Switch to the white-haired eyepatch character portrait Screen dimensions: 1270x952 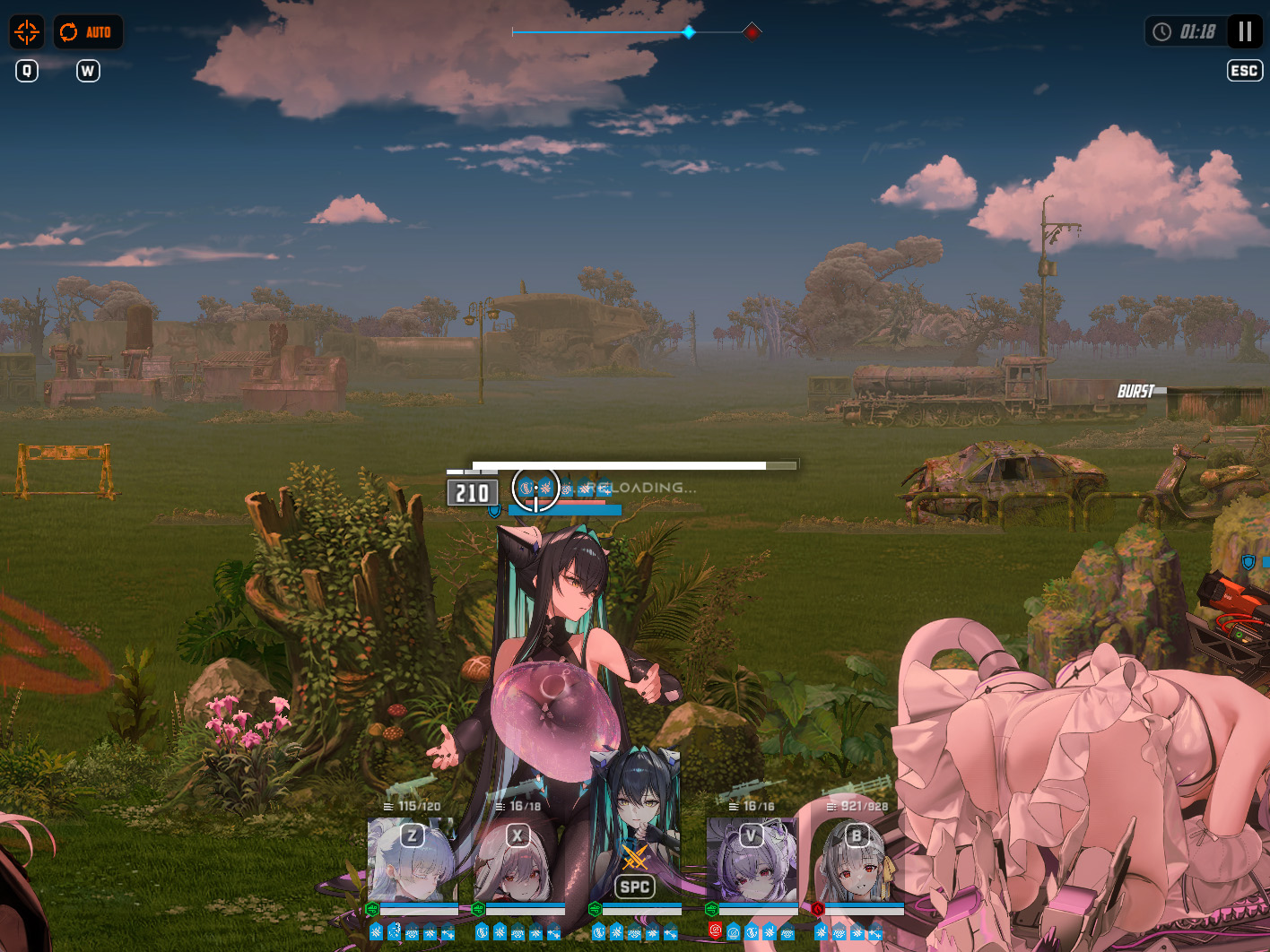(412, 861)
